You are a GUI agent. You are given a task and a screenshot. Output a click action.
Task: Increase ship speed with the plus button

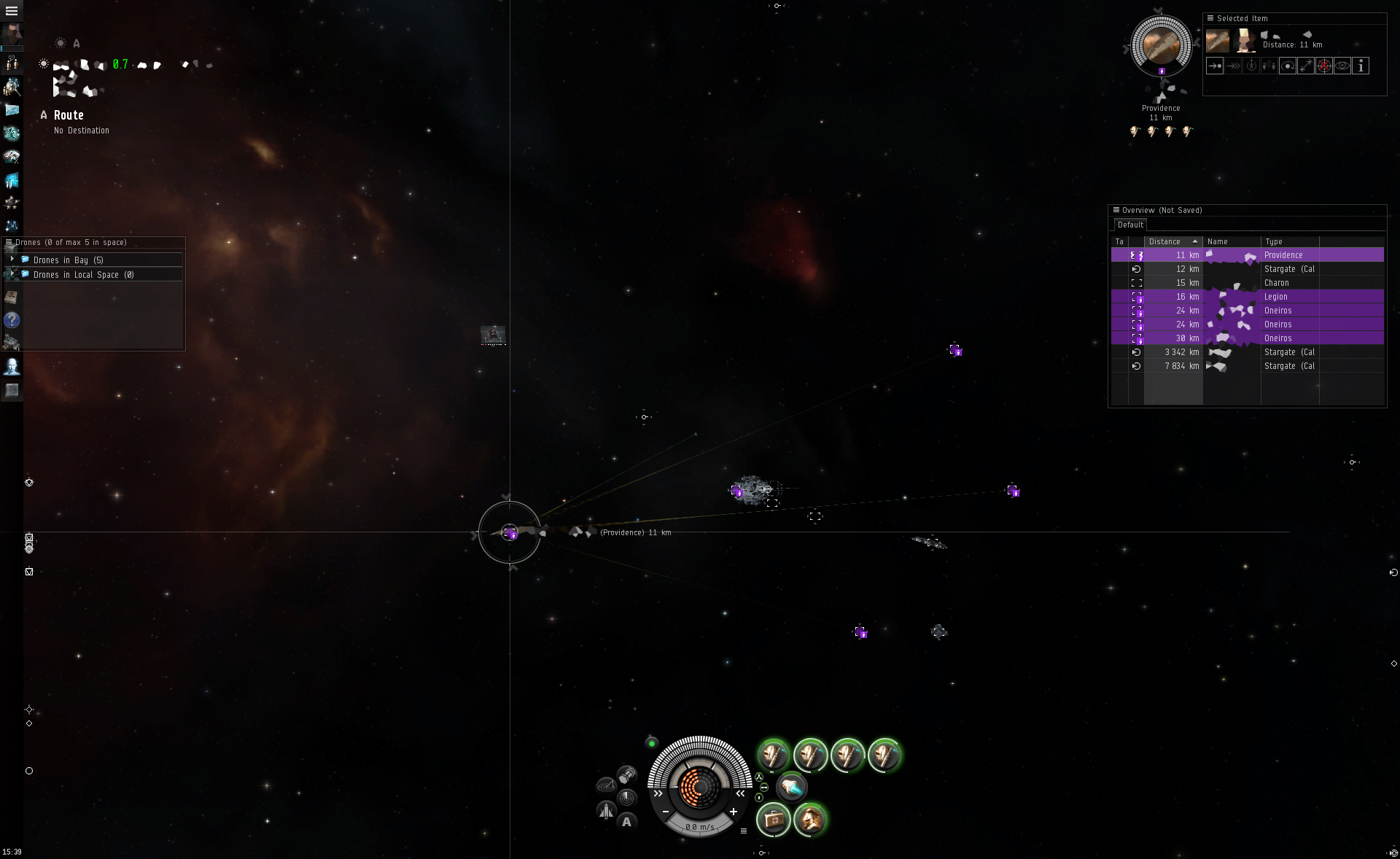tap(734, 812)
